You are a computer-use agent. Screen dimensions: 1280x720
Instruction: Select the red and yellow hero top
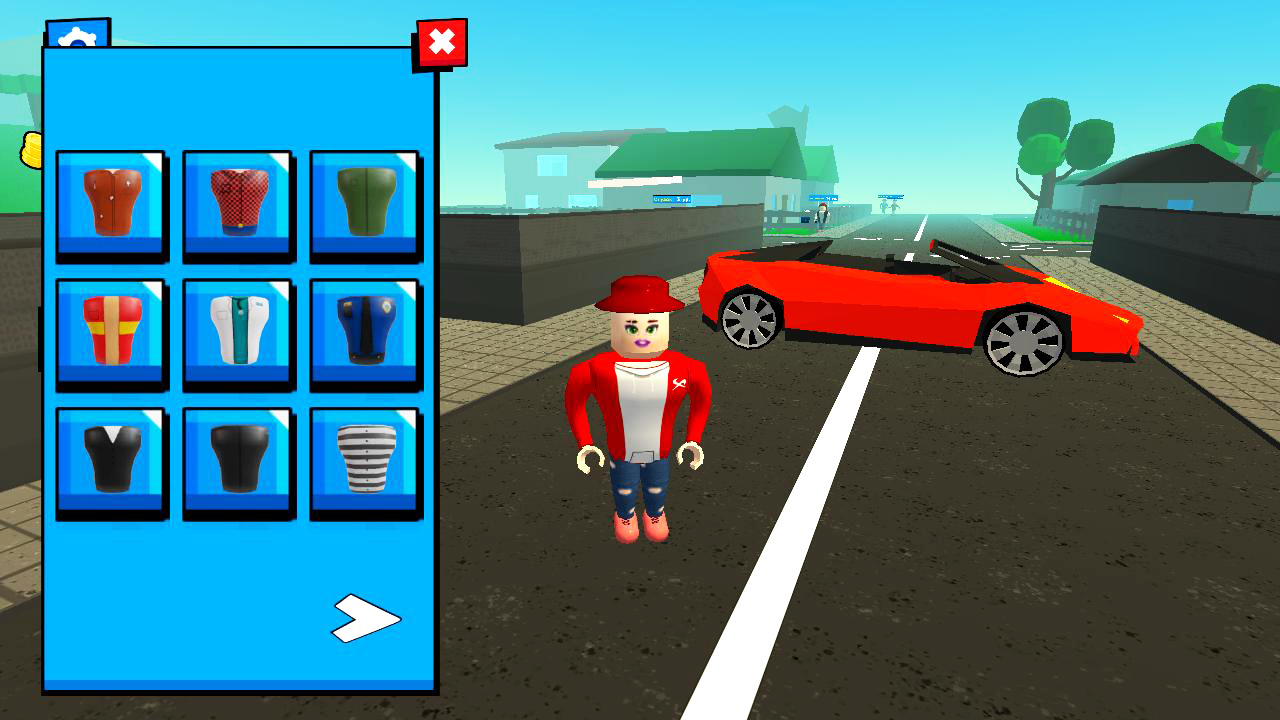pyautogui.click(x=110, y=332)
